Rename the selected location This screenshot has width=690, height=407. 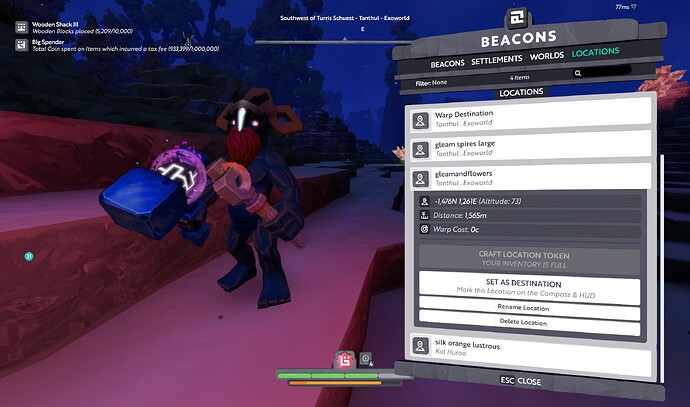[528, 308]
